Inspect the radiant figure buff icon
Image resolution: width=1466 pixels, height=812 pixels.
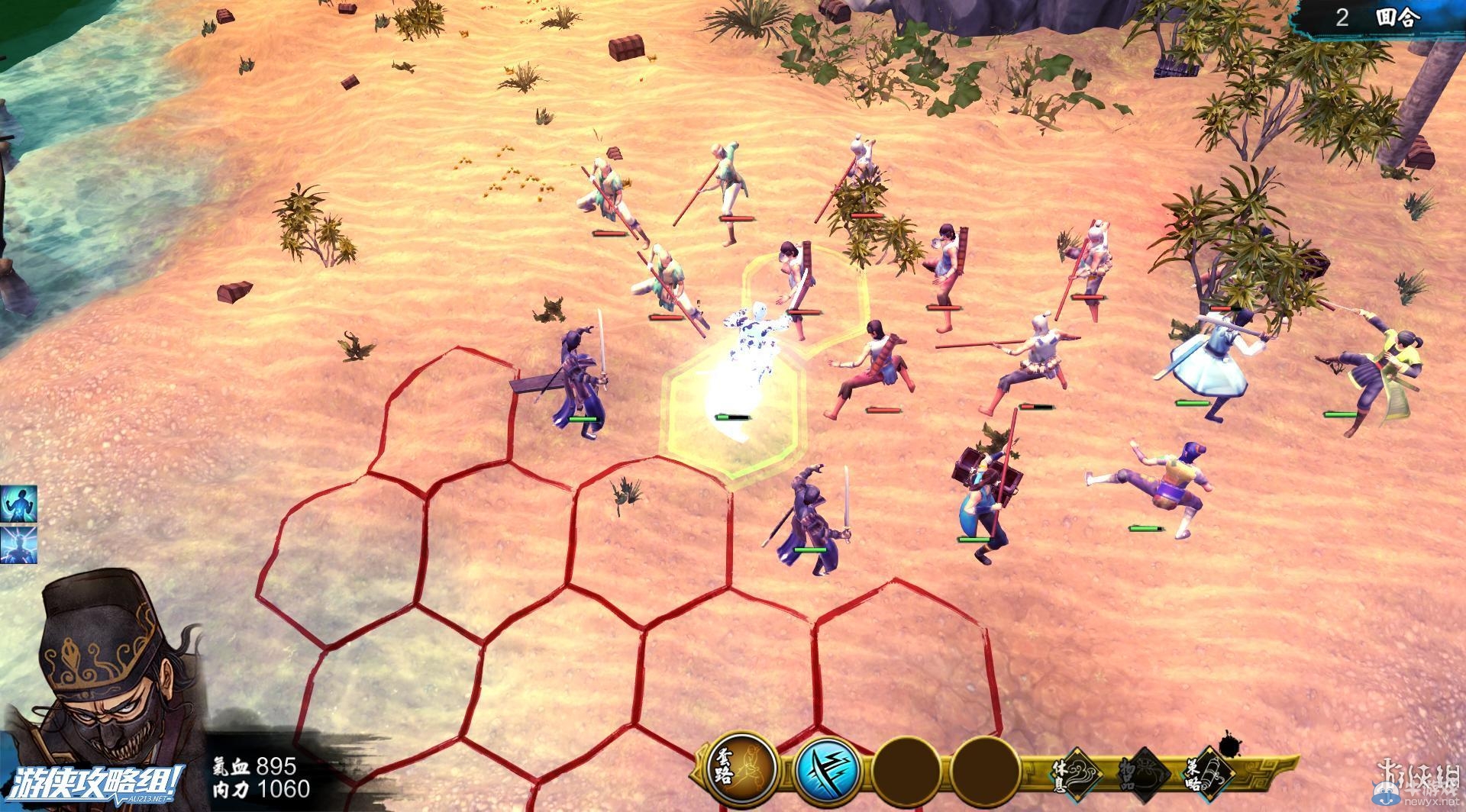(x=18, y=545)
